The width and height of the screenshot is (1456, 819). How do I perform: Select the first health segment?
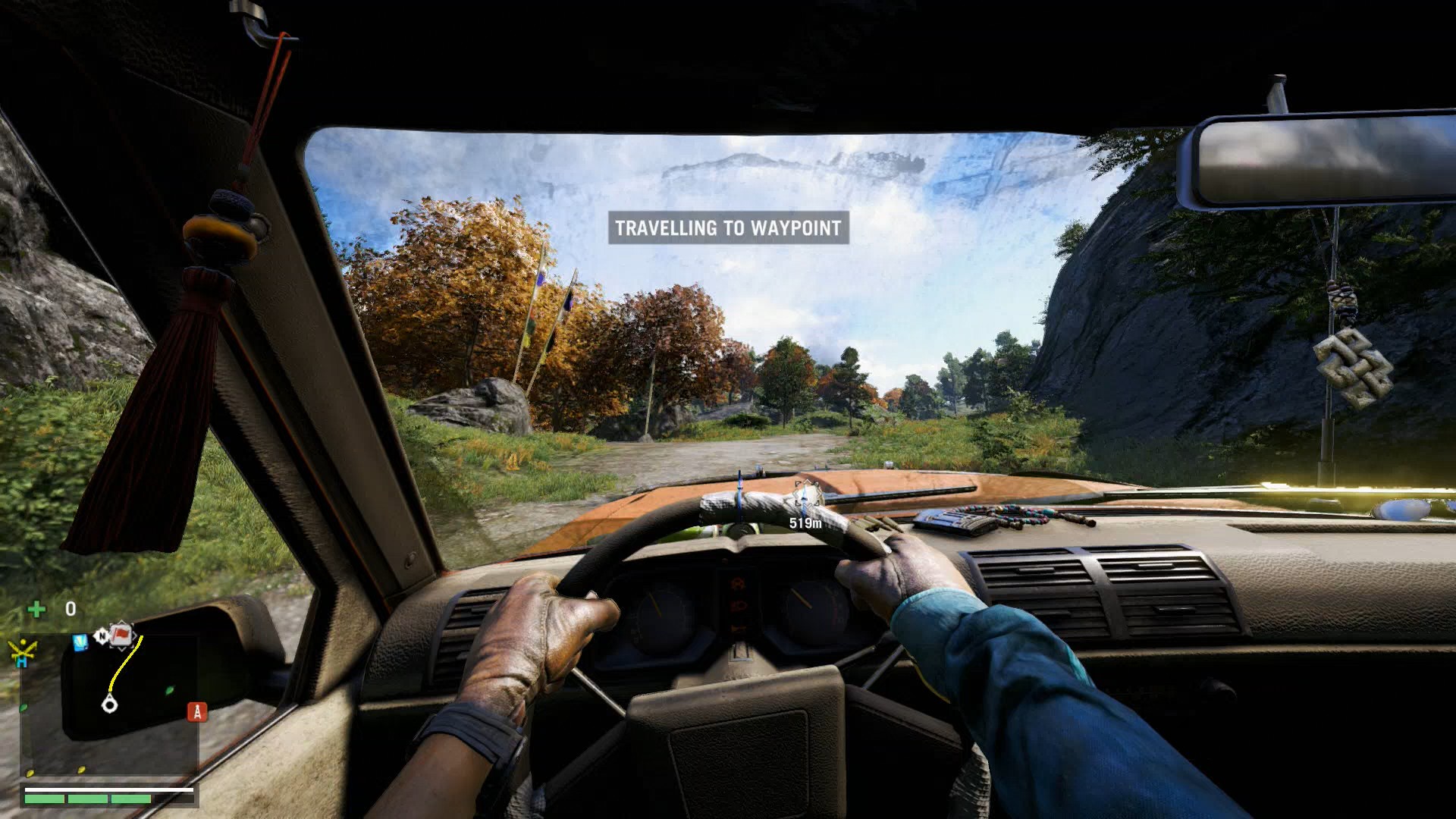click(44, 799)
